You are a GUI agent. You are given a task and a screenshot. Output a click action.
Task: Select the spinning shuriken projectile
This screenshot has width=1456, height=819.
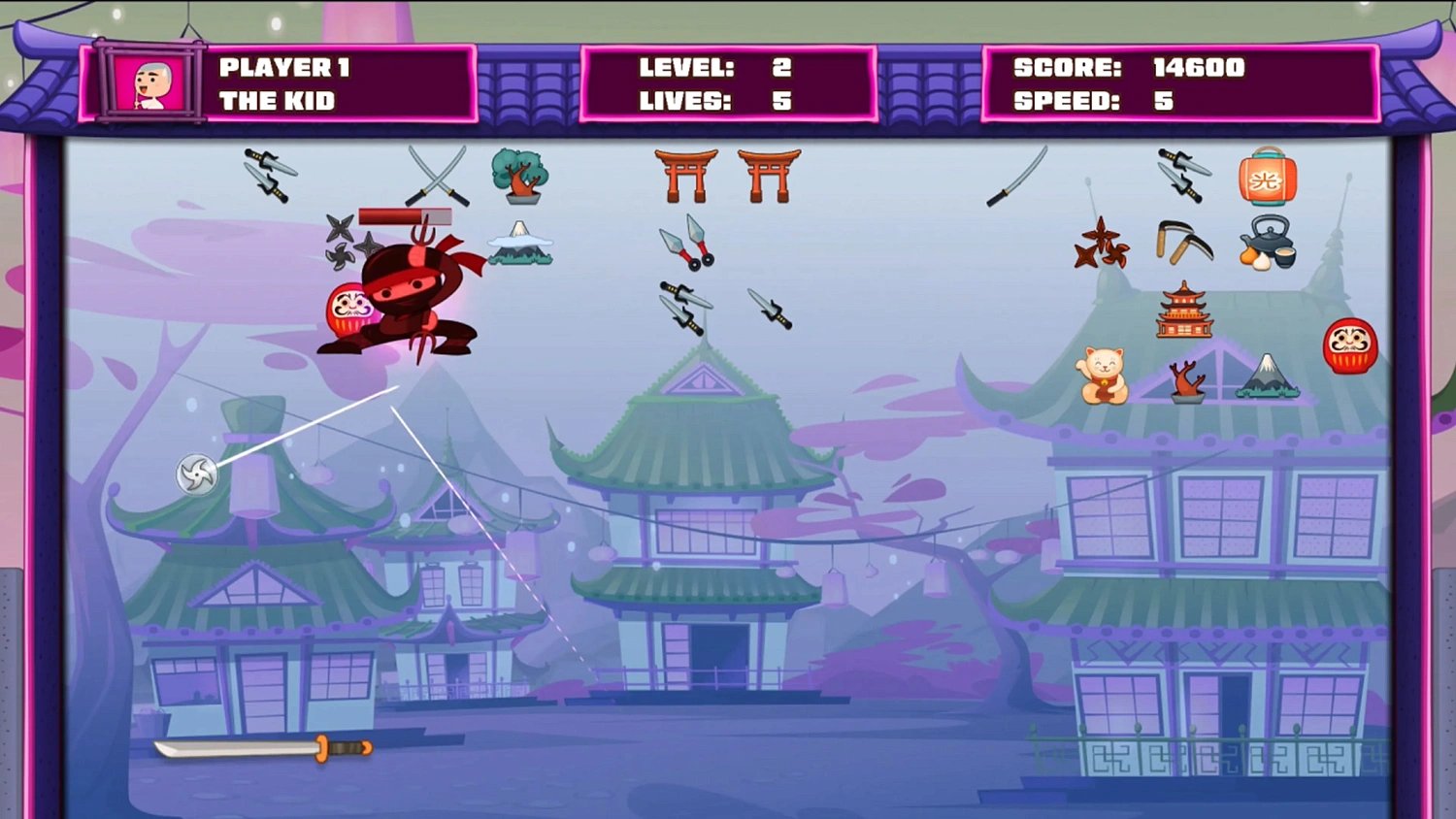point(197,475)
